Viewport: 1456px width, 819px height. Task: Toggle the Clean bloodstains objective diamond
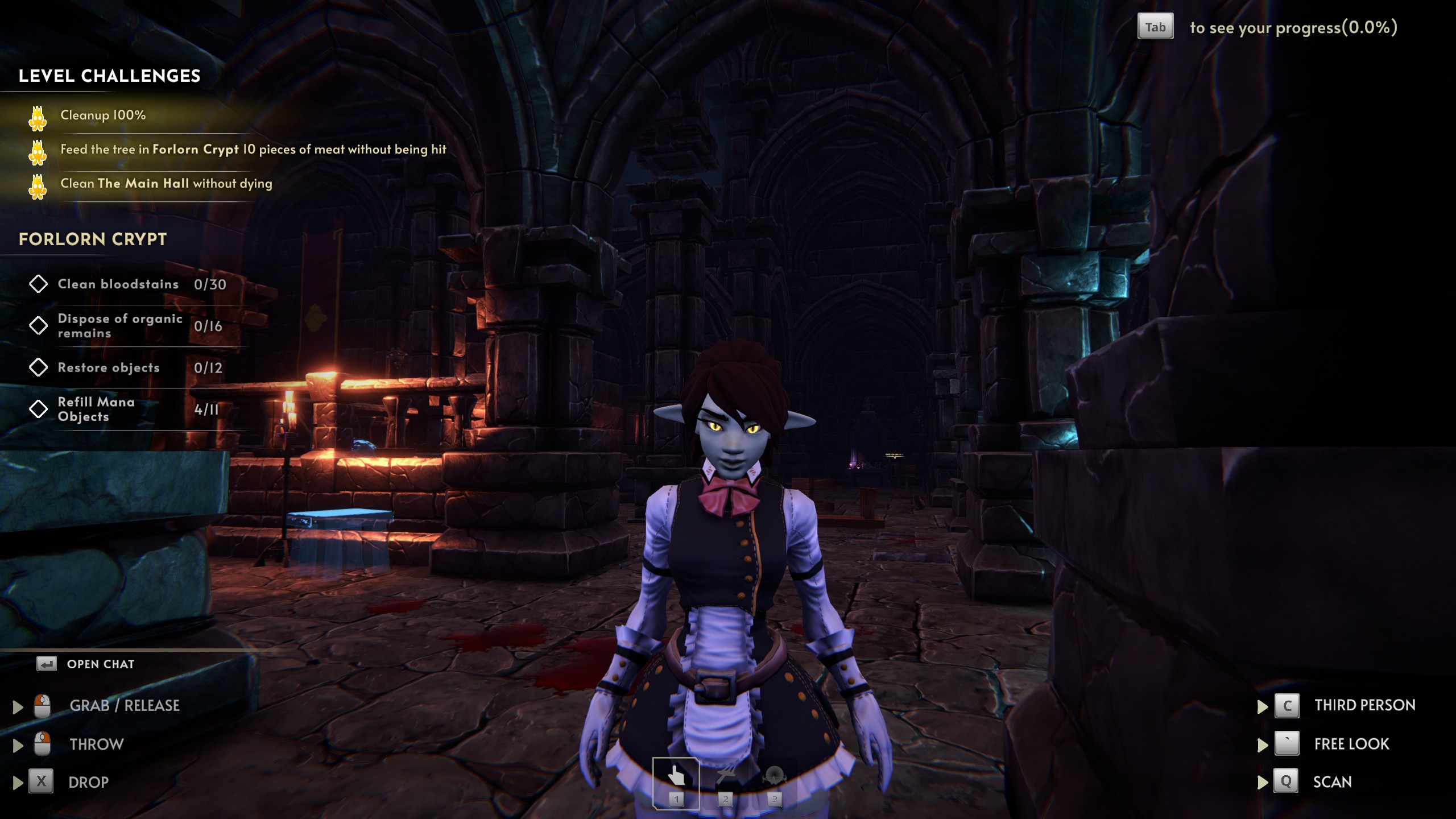[39, 284]
